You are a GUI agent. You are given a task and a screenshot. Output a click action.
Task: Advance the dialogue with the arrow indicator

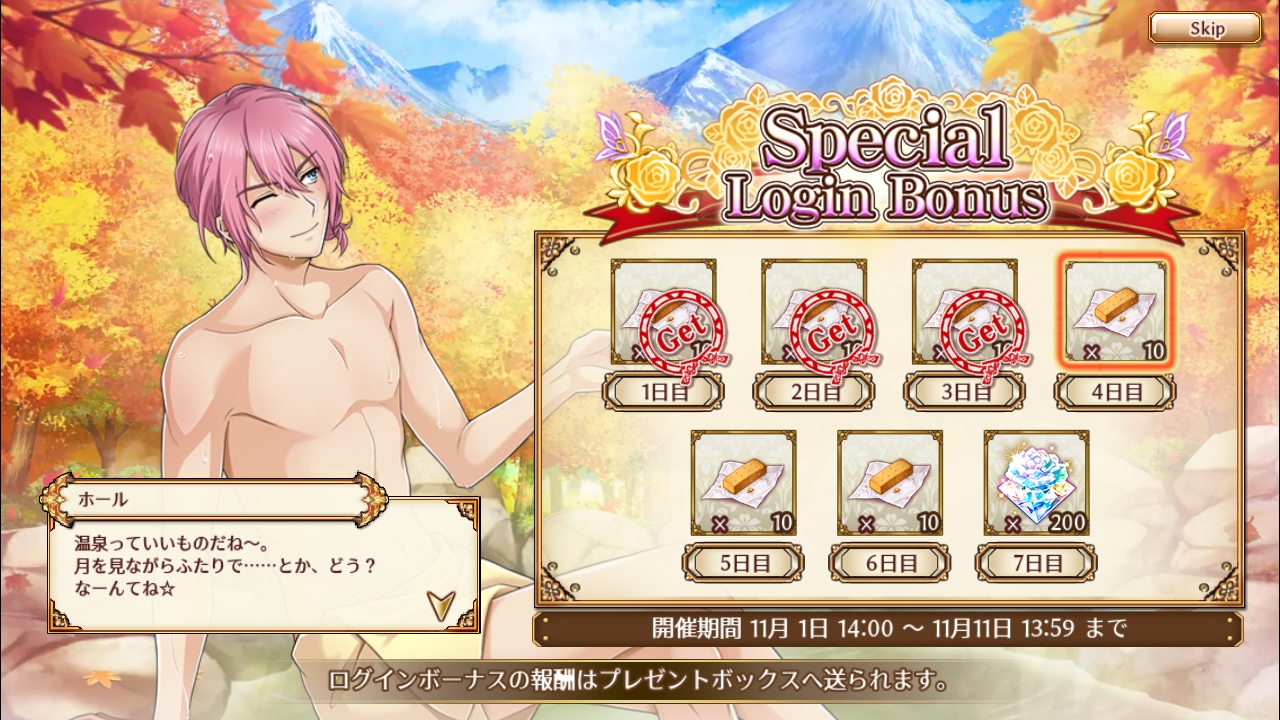(440, 604)
